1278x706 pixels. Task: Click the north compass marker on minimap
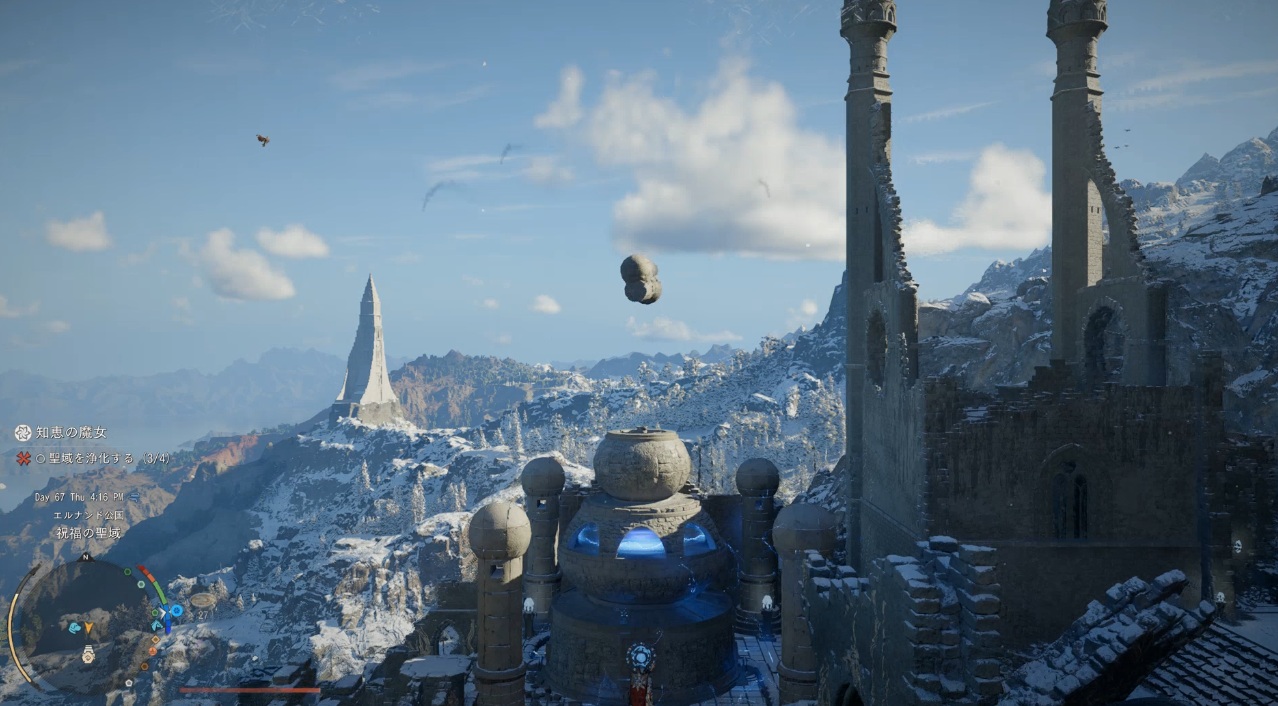(x=86, y=557)
